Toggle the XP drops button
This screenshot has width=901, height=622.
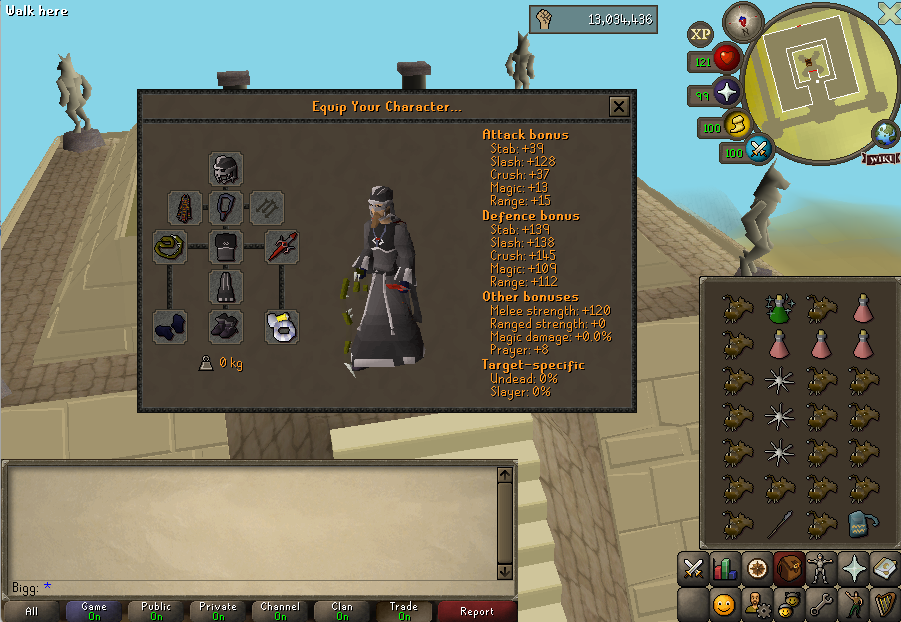pos(700,34)
